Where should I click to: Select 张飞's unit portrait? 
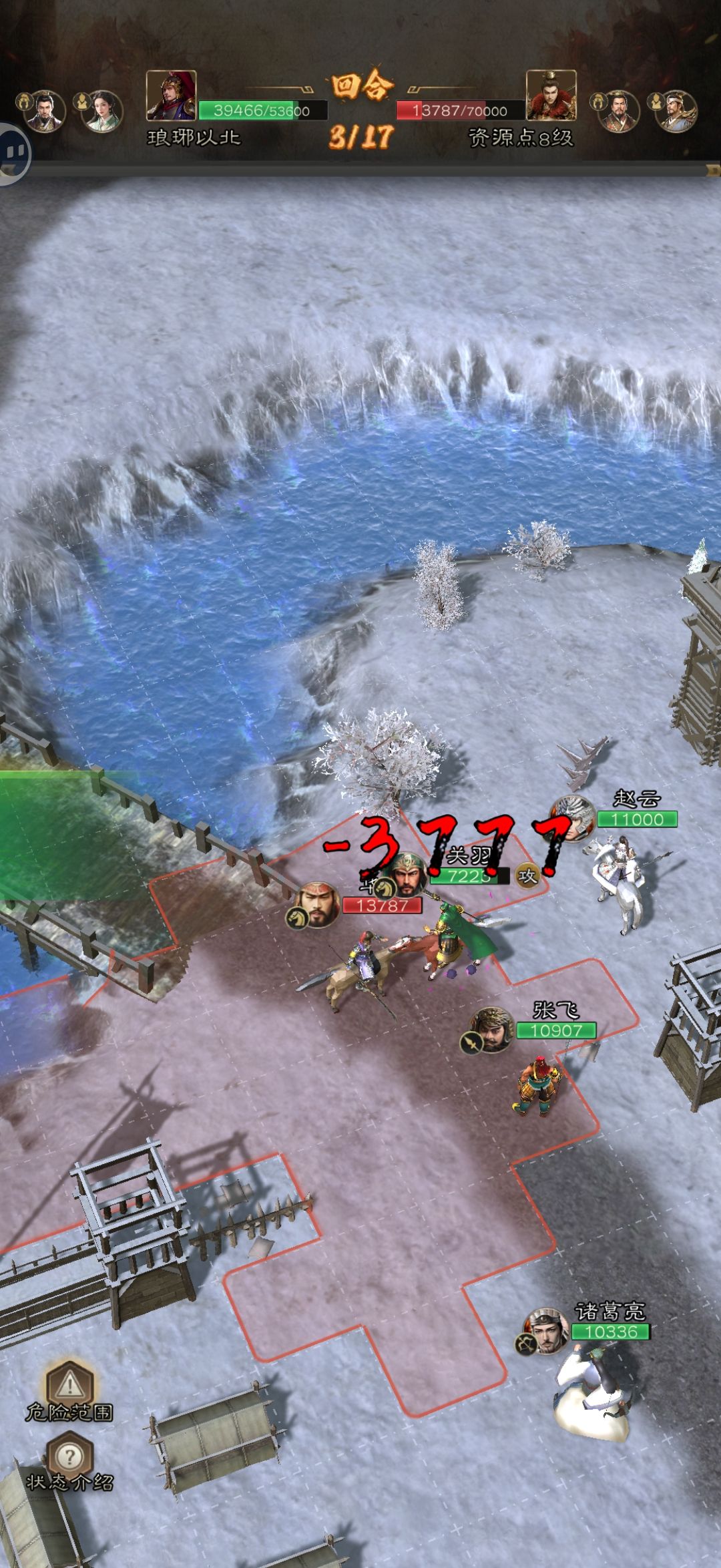tap(492, 1029)
